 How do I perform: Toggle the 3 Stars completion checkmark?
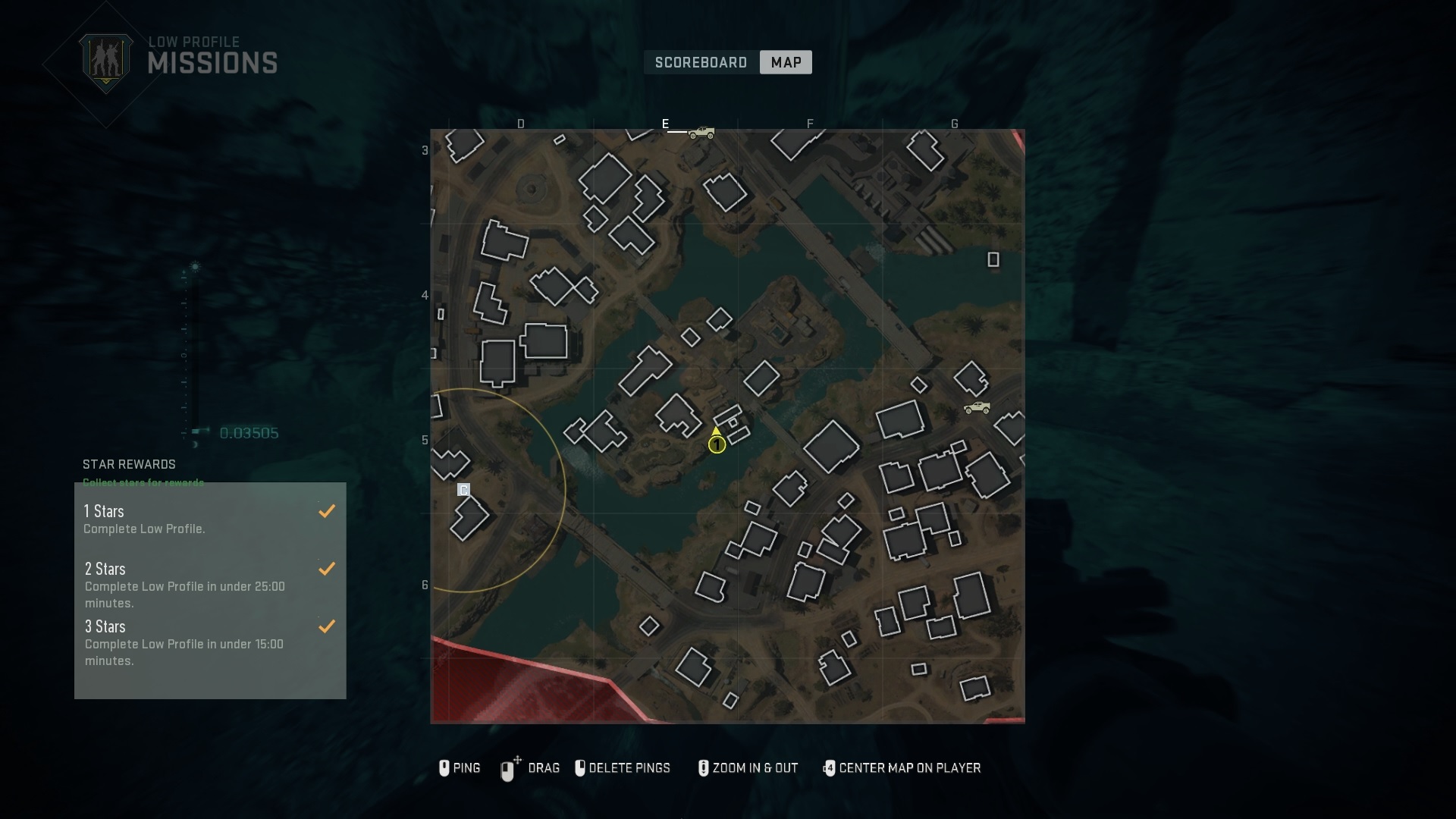[x=326, y=626]
